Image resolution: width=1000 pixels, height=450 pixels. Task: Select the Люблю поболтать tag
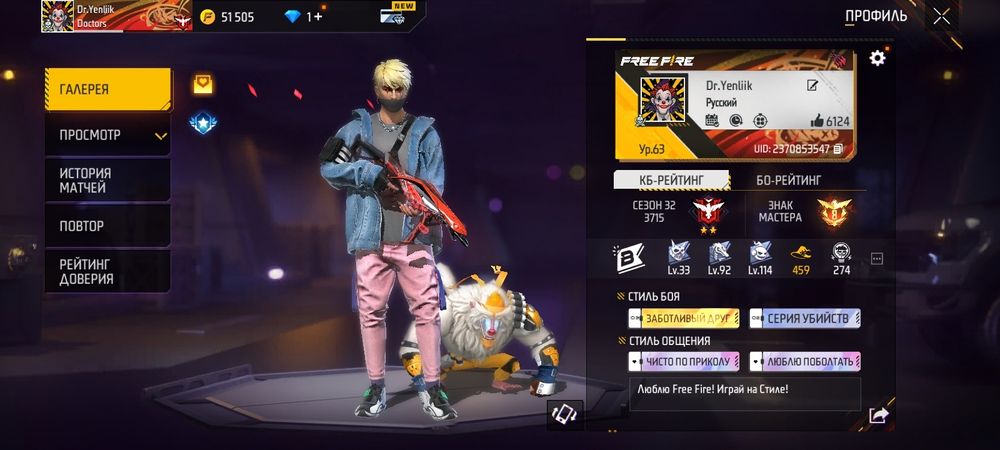click(805, 361)
